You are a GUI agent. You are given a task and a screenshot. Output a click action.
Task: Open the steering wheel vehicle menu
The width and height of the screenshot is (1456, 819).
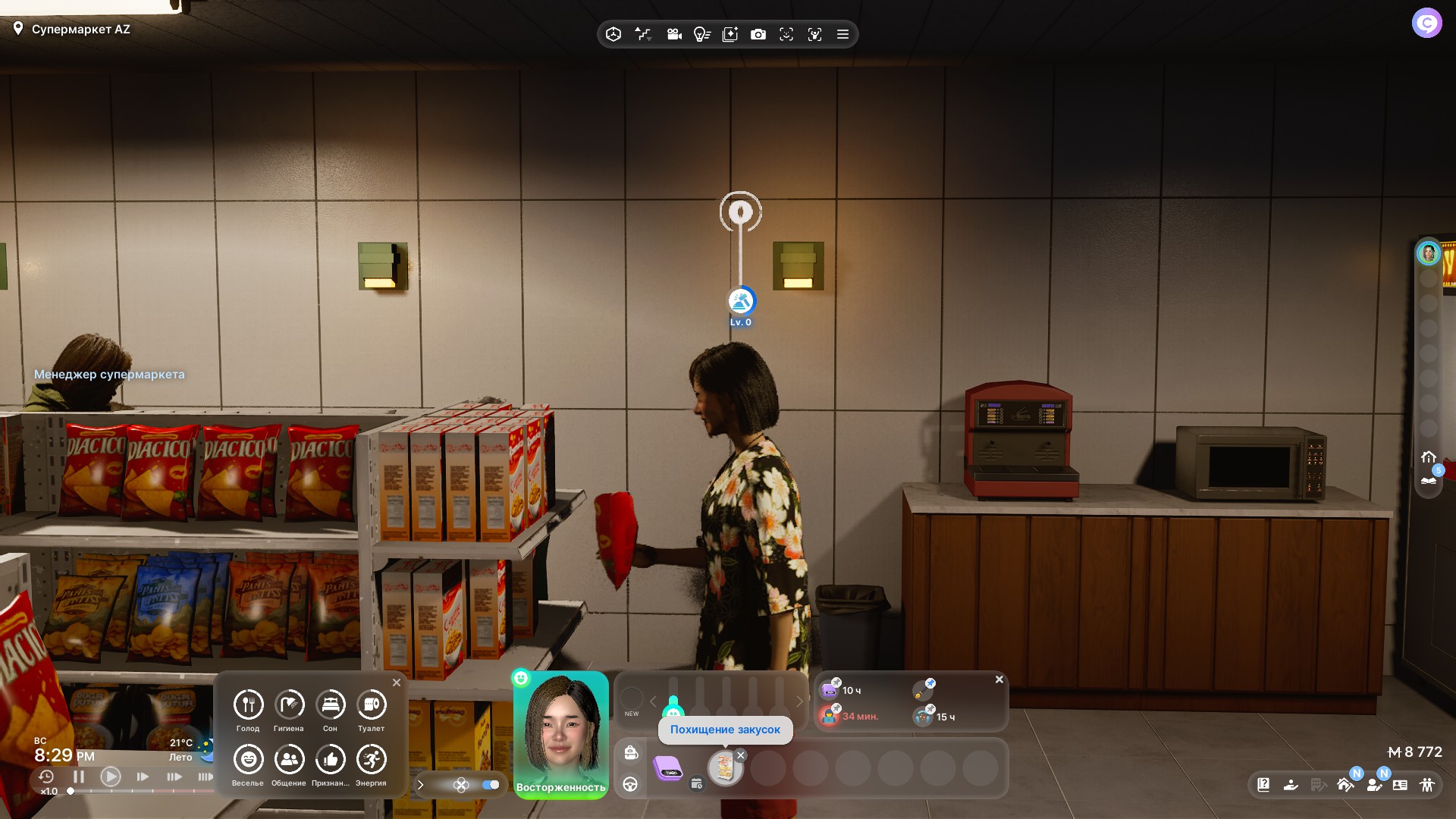click(631, 784)
